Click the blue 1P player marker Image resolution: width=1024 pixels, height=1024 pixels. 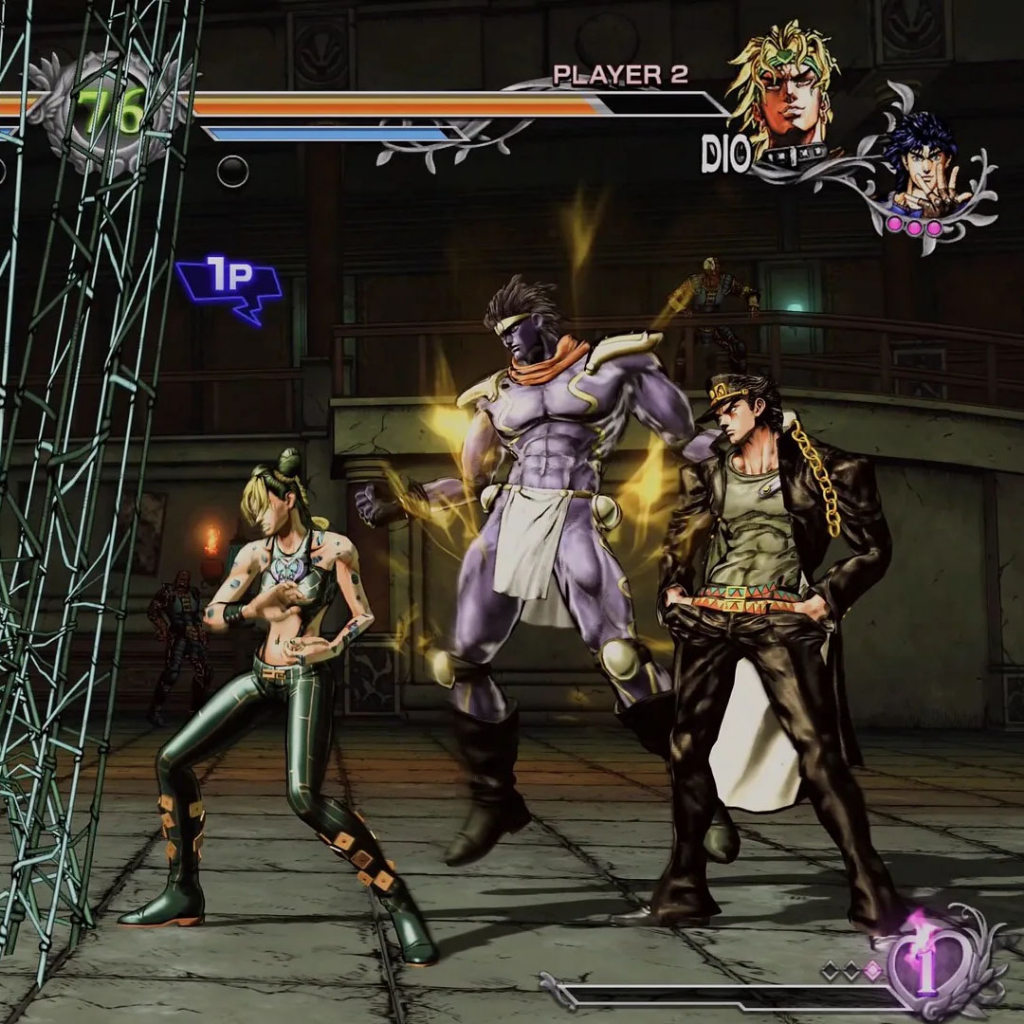pos(229,285)
